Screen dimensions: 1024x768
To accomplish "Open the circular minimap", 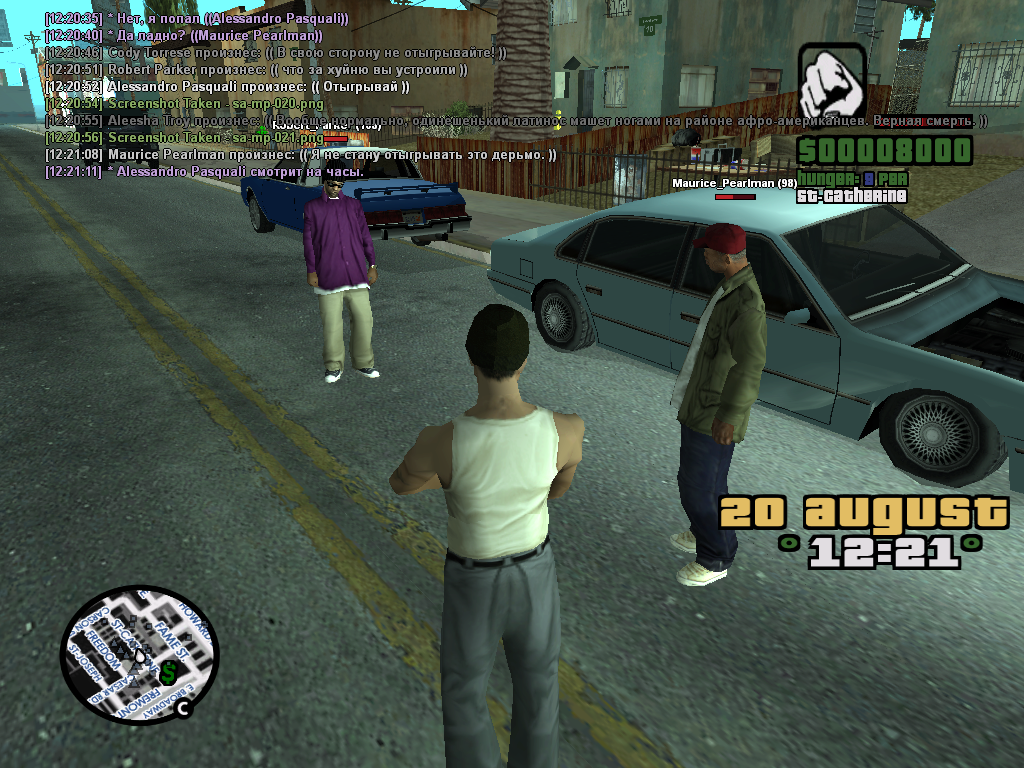I will coord(138,655).
